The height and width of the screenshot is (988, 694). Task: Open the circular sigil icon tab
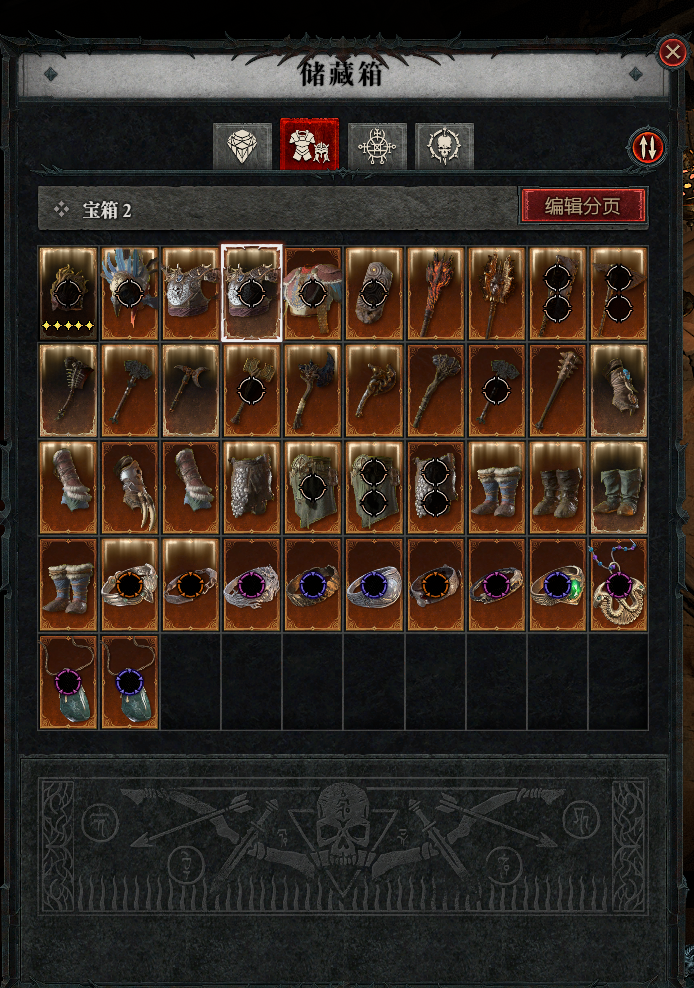(377, 147)
